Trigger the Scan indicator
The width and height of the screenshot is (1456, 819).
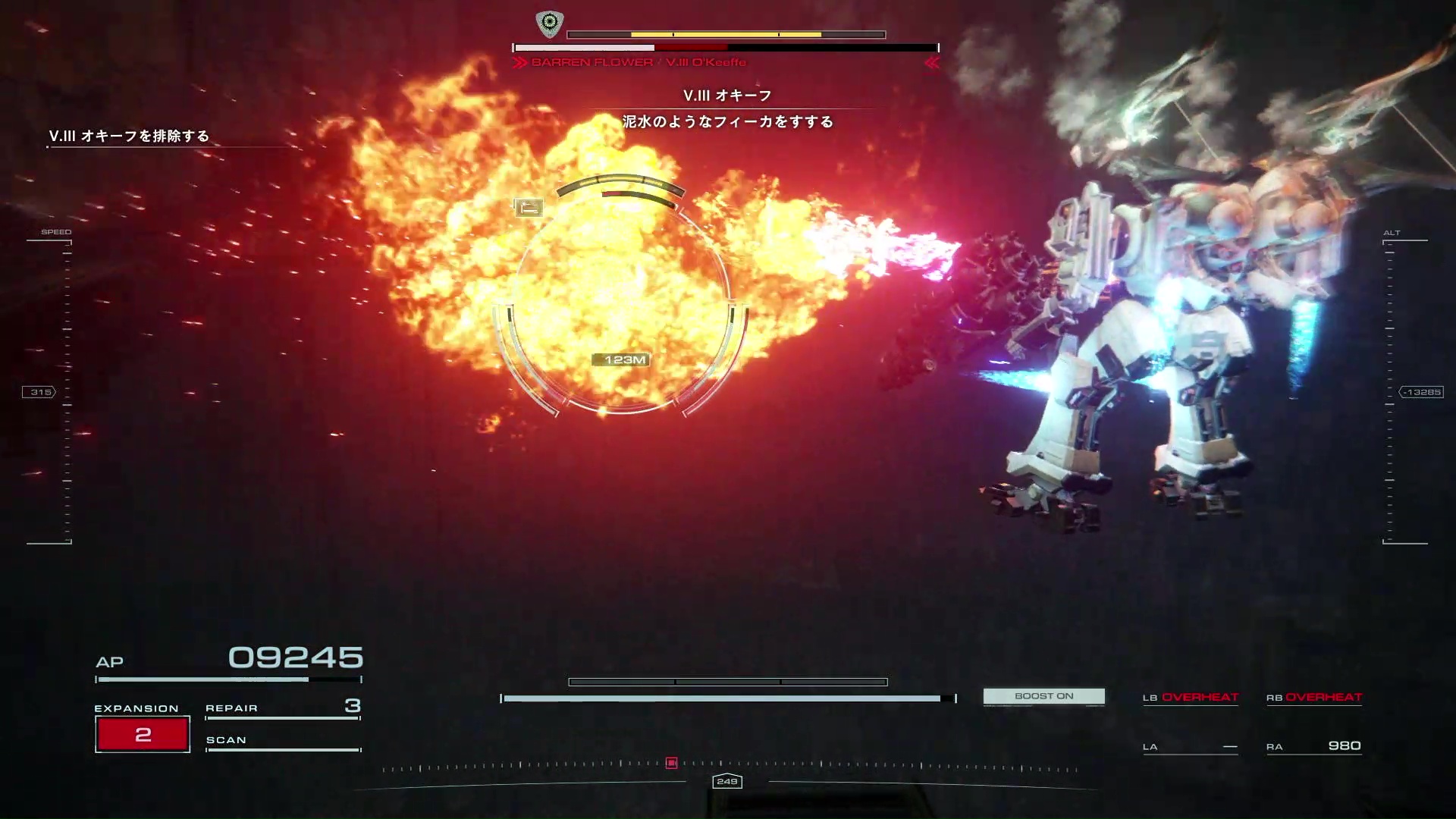pos(282,741)
